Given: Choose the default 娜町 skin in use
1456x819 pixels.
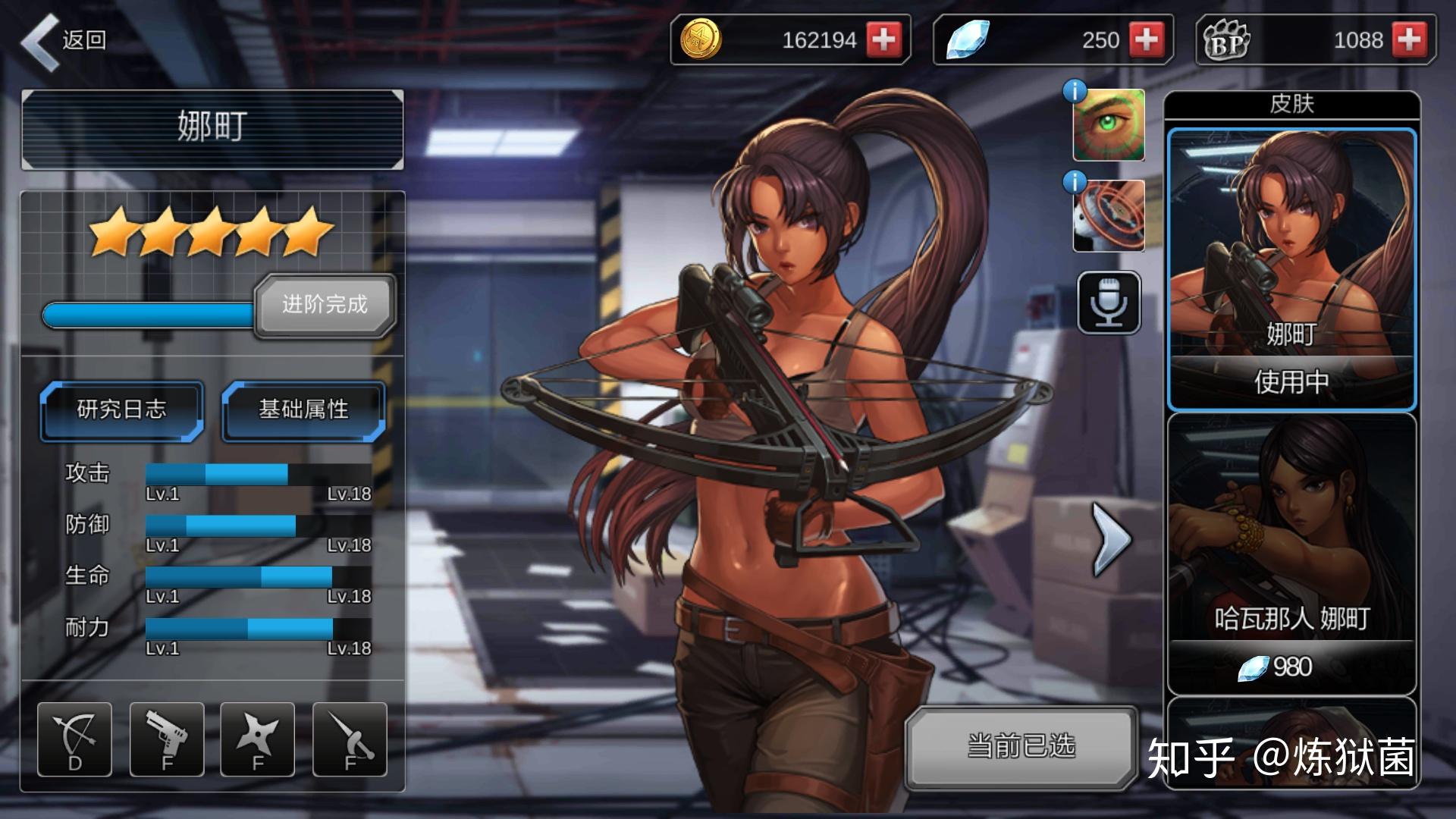Looking at the screenshot, I should click(1291, 269).
